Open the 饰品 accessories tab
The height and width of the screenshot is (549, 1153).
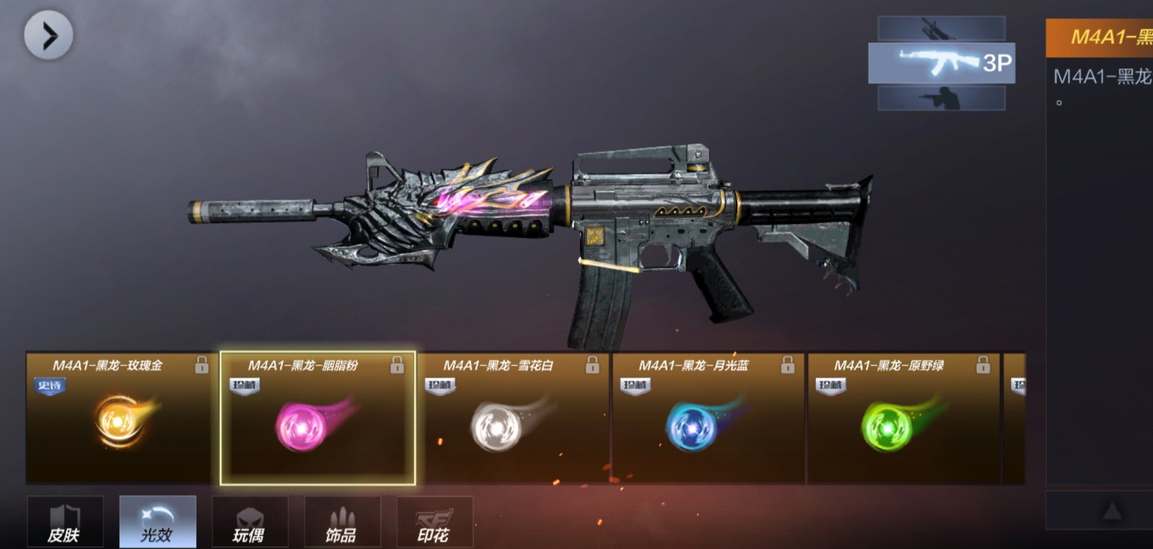[x=342, y=523]
